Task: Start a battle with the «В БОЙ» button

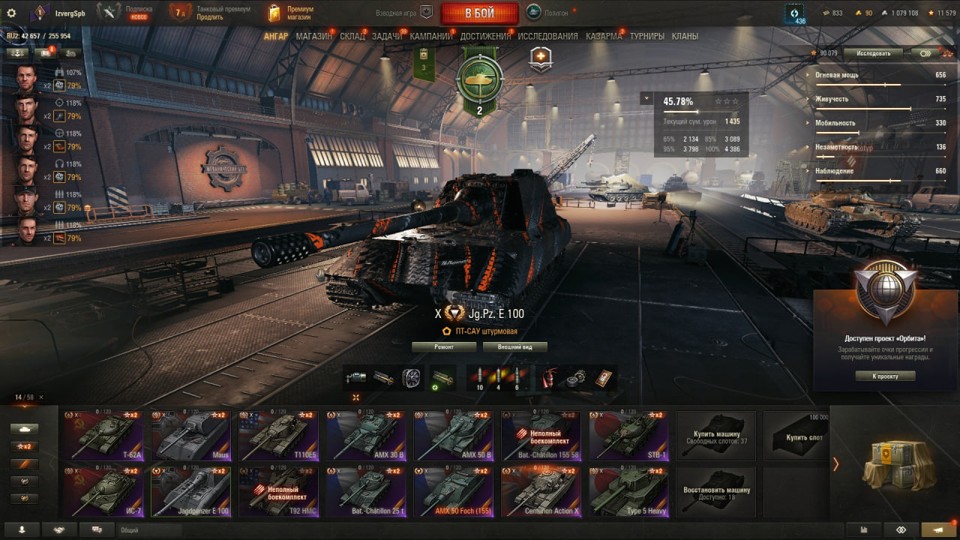Action: (x=479, y=13)
